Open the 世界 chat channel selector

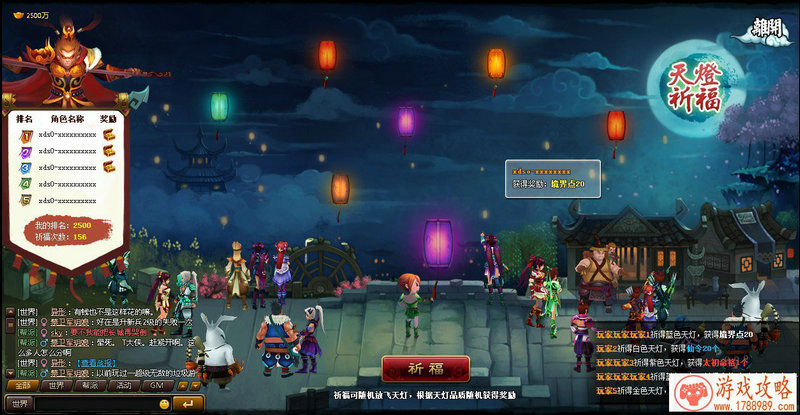[x=20, y=402]
